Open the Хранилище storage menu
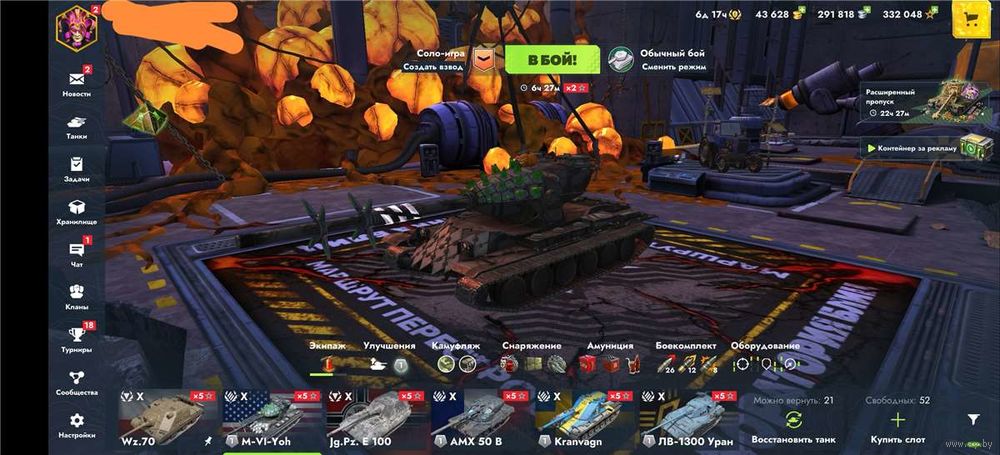Screen dimensions: 1000x455 click(76, 211)
